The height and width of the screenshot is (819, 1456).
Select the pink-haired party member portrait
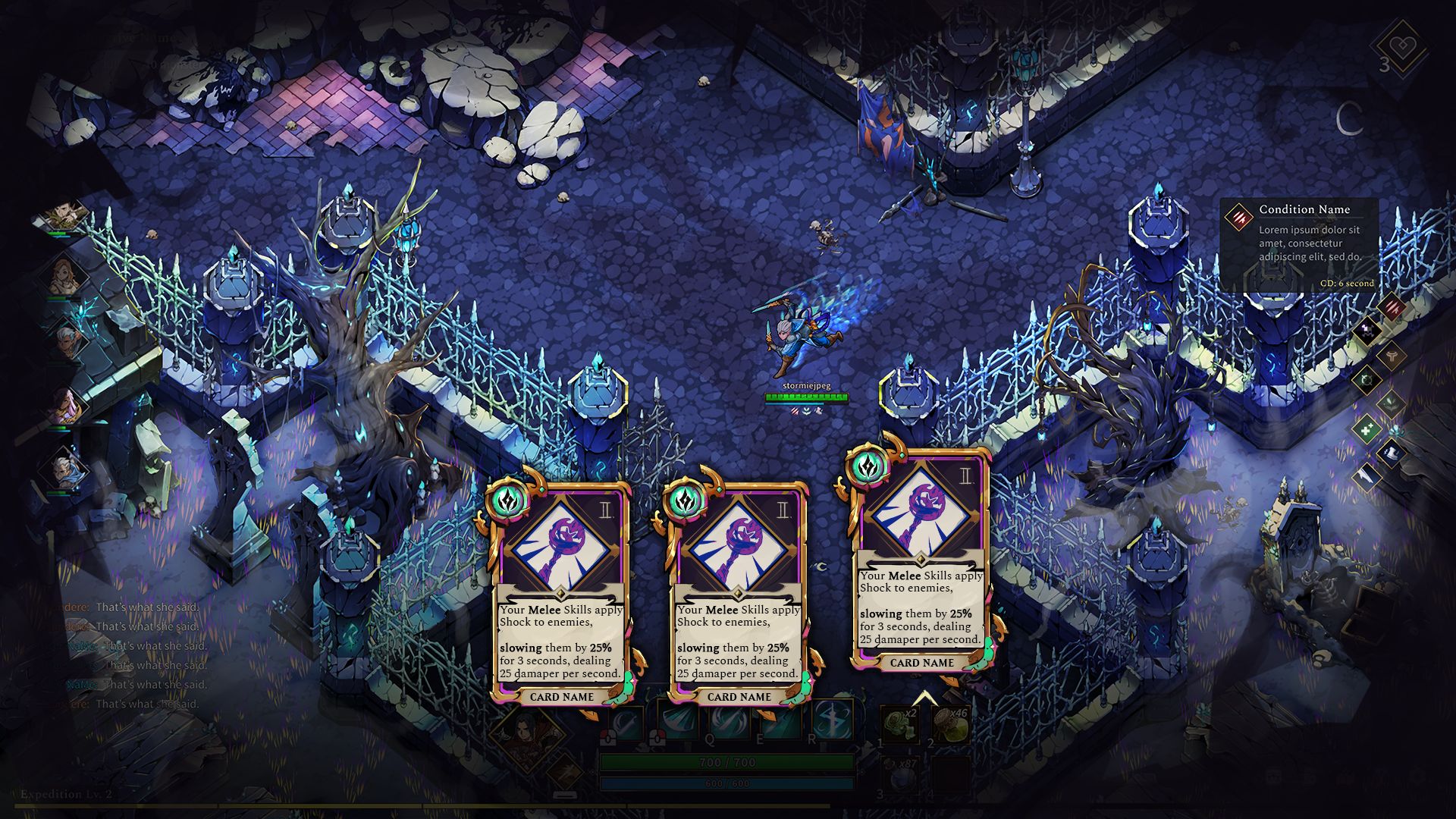click(x=64, y=407)
